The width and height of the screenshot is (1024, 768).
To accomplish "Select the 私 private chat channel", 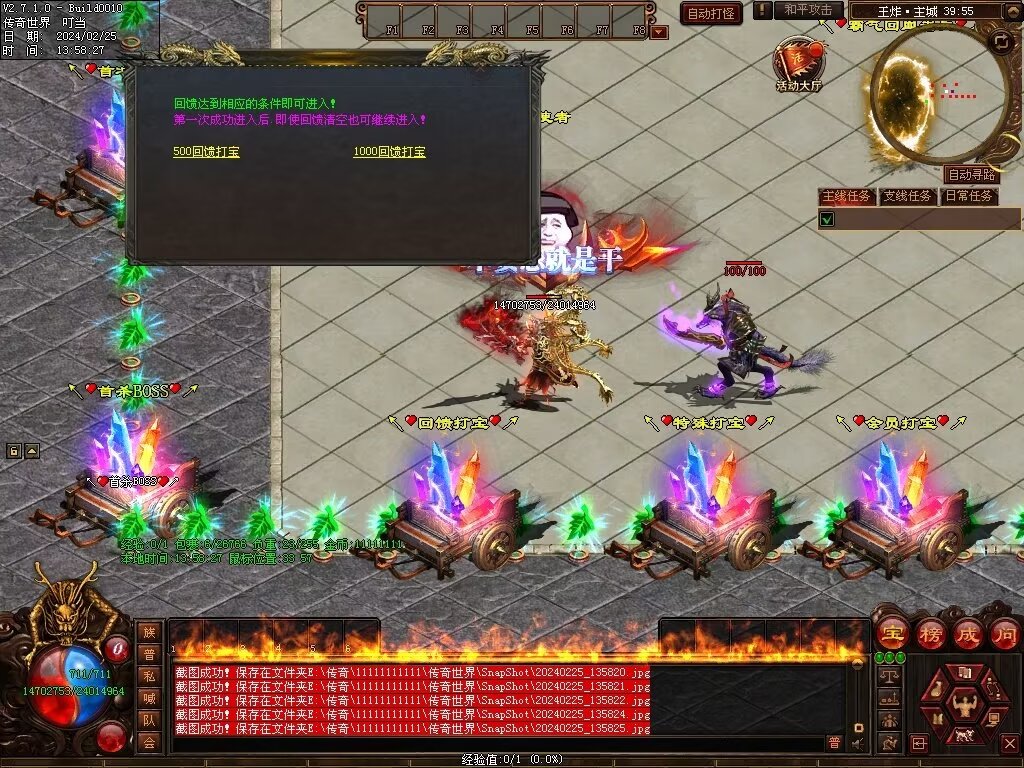I will pos(149,676).
